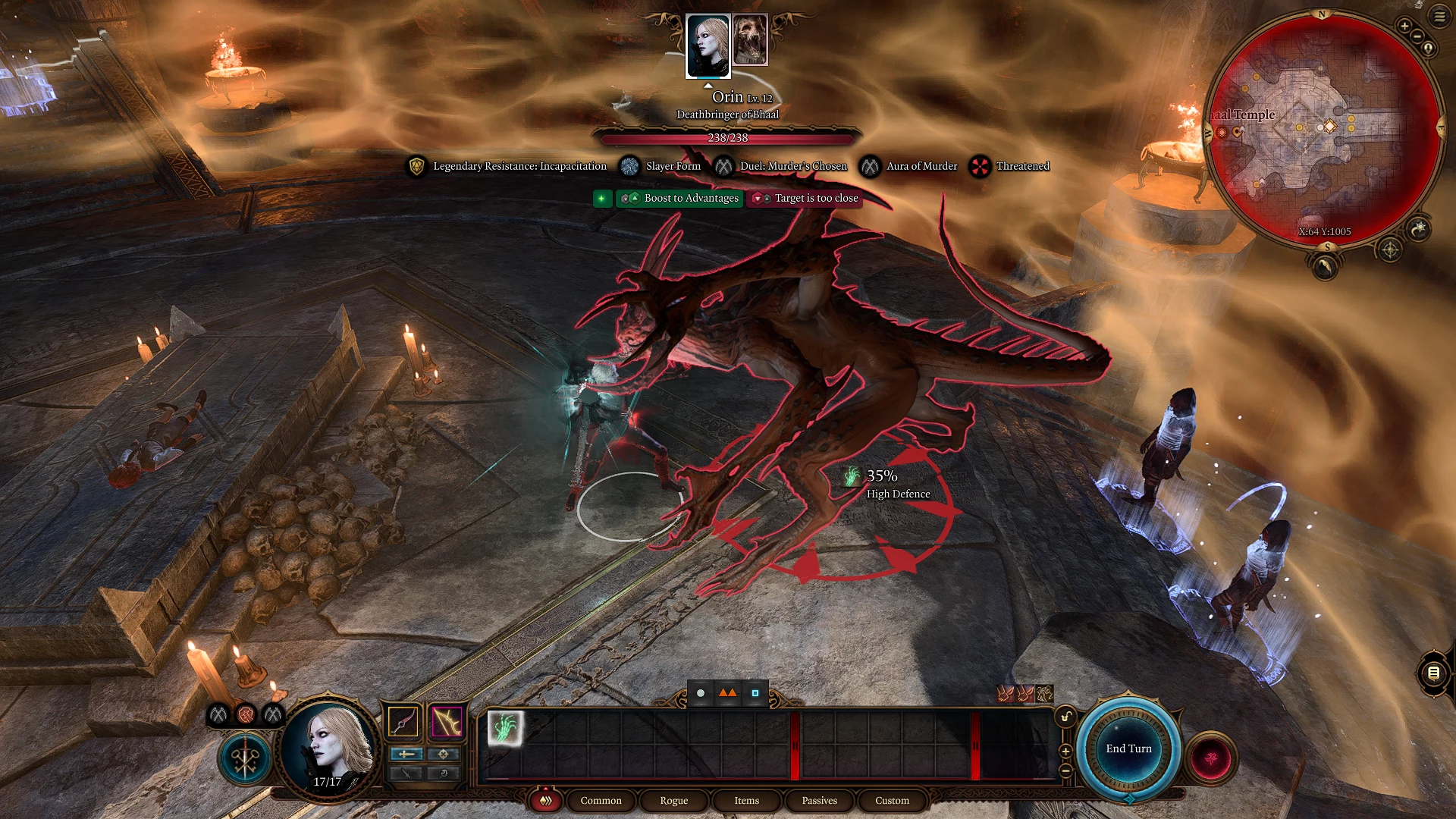Open the combat log scroll button

(1432, 673)
